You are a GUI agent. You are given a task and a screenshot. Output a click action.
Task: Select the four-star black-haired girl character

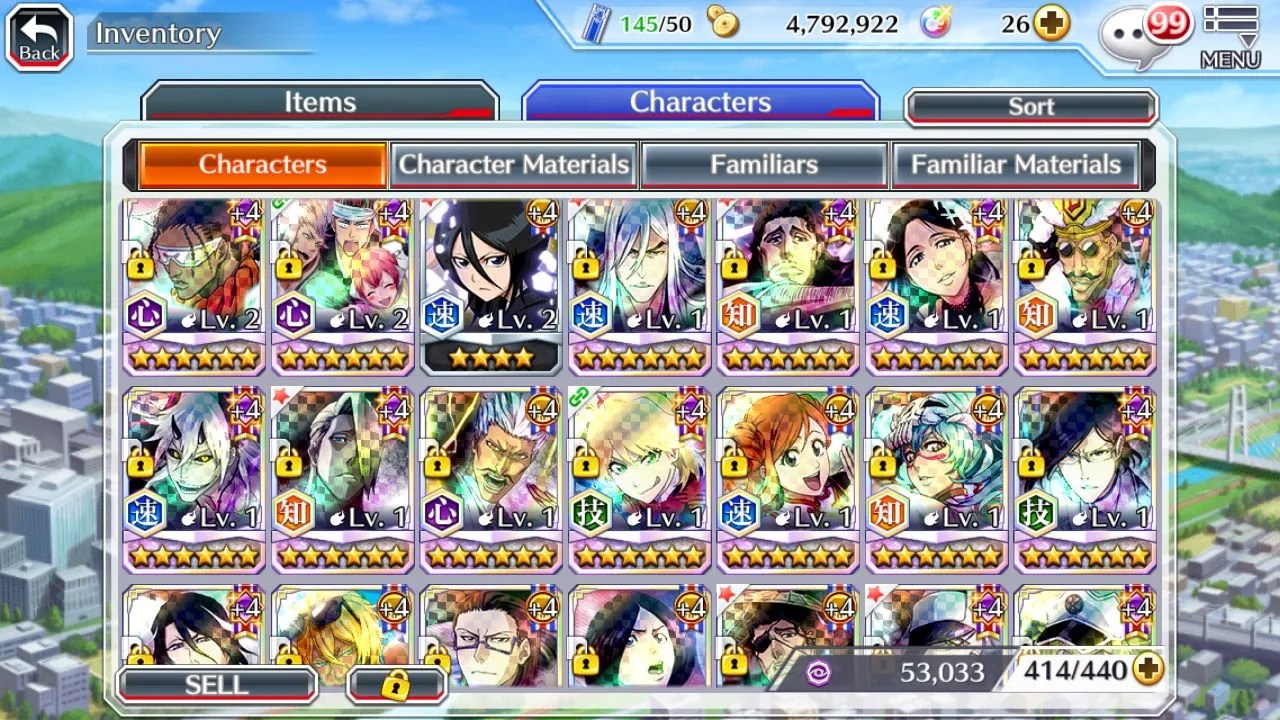(x=491, y=285)
